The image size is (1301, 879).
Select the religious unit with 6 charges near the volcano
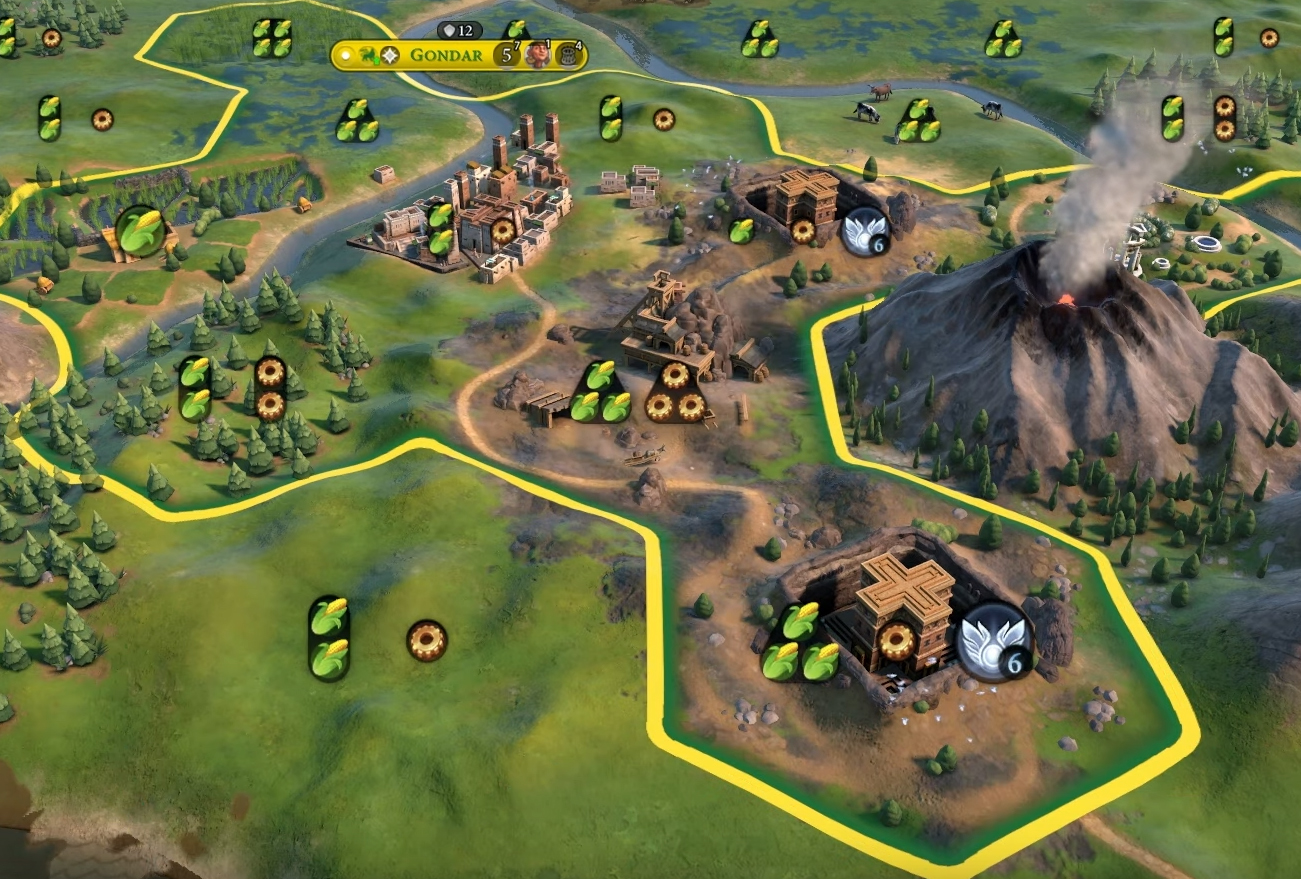(x=862, y=233)
